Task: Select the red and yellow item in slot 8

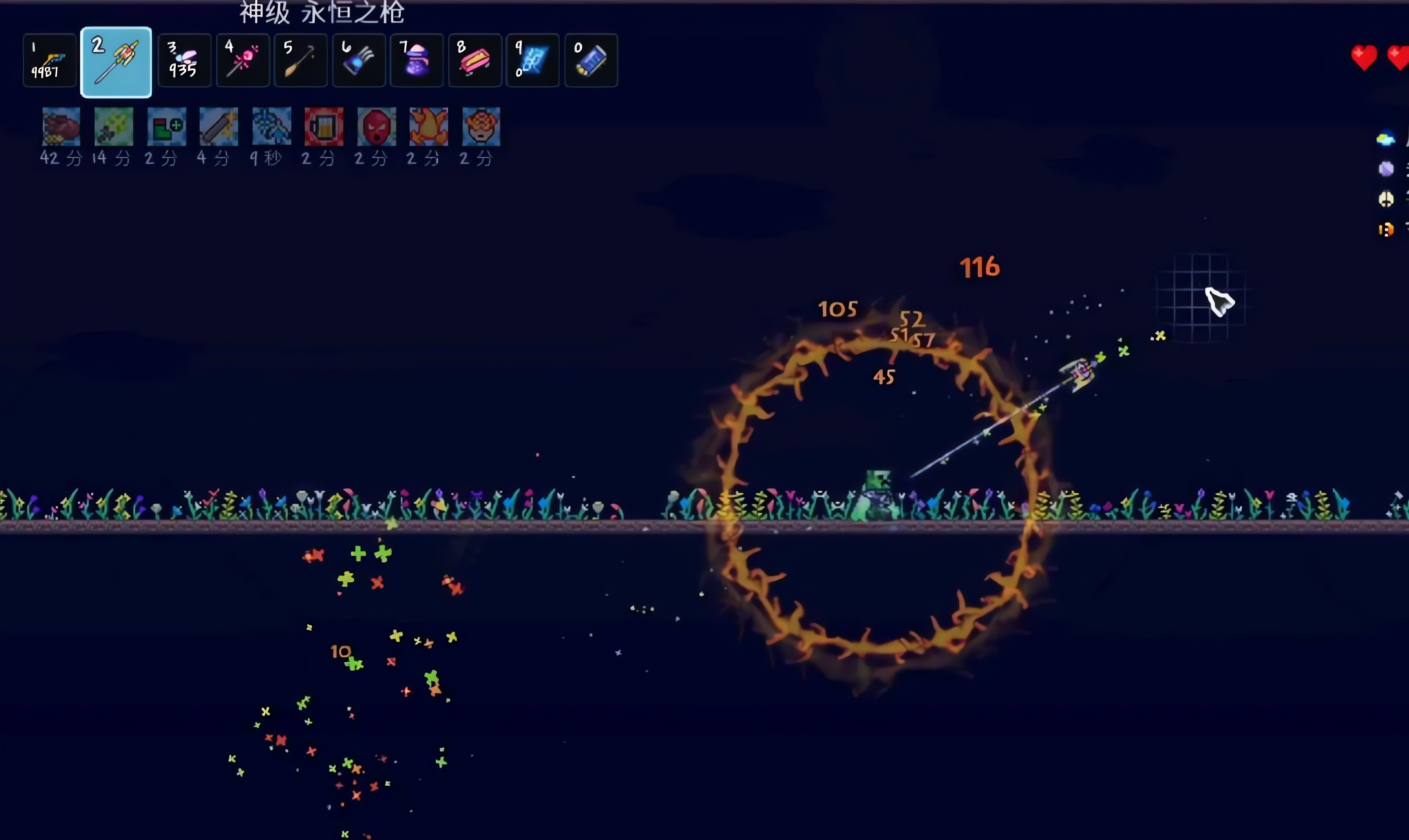Action: (474, 61)
